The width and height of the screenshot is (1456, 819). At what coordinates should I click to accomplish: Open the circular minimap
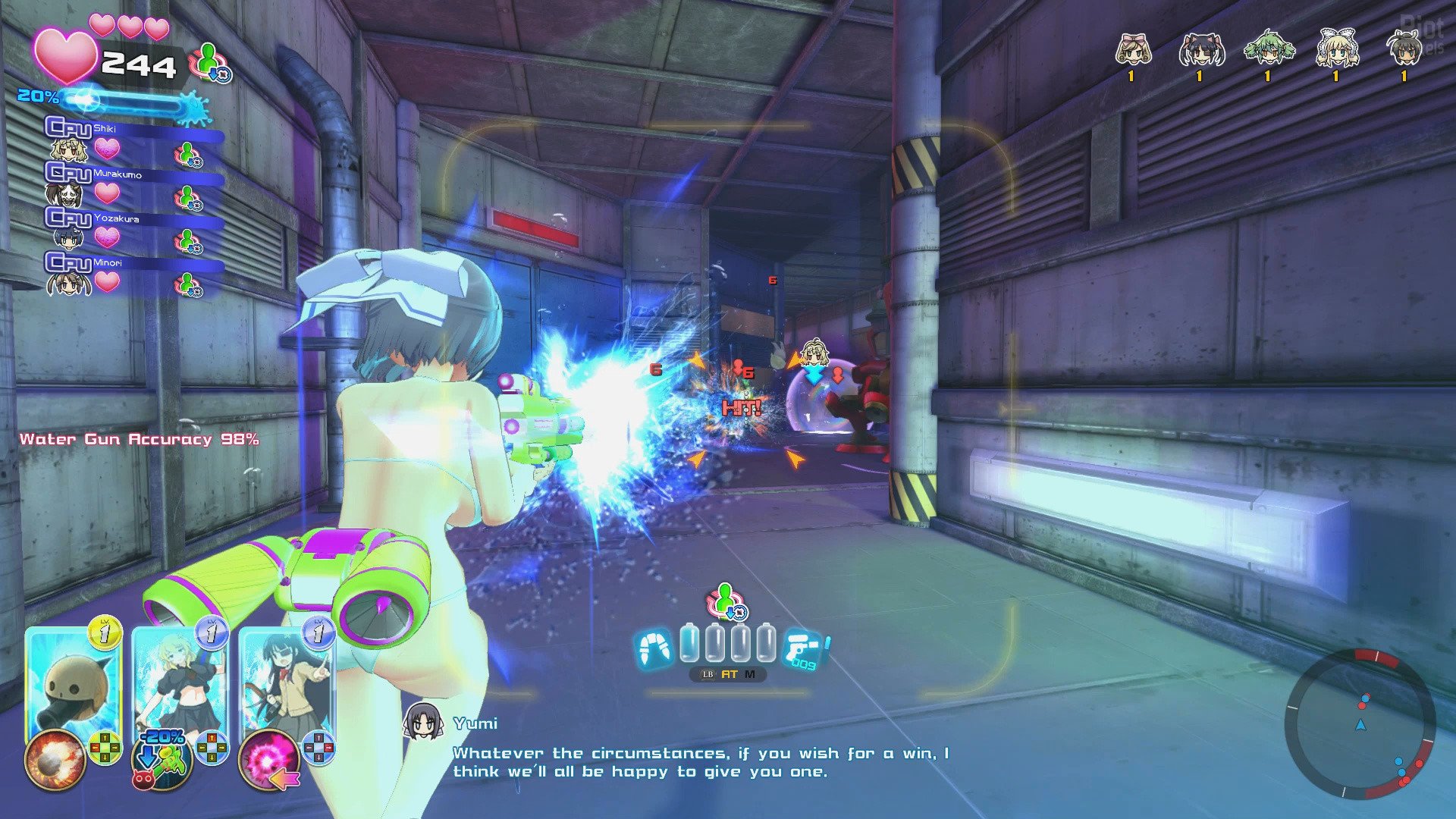pyautogui.click(x=1360, y=725)
